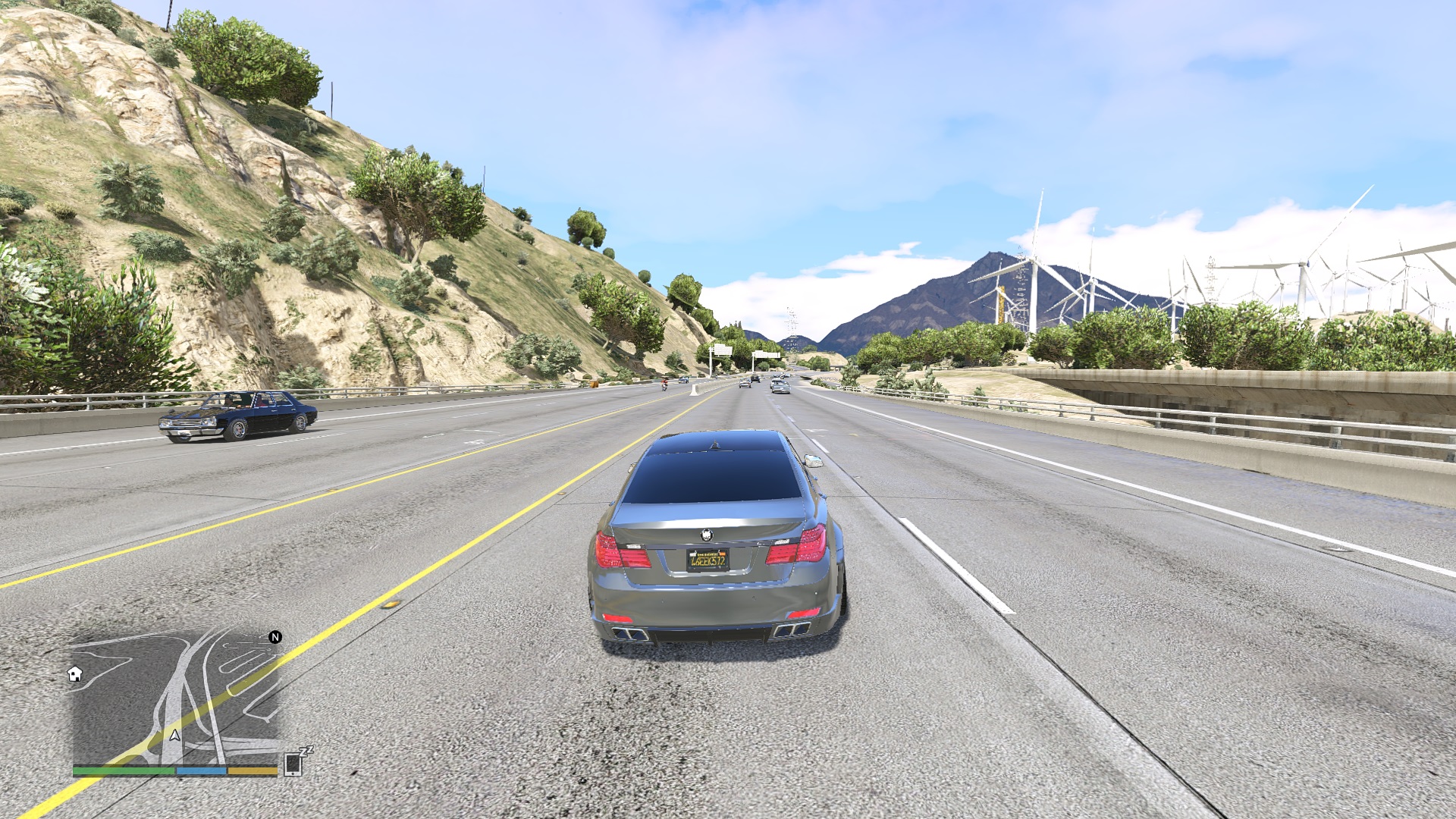Screen dimensions: 1456x819
Task: Click the player arrow on the minimap
Action: click(x=175, y=736)
